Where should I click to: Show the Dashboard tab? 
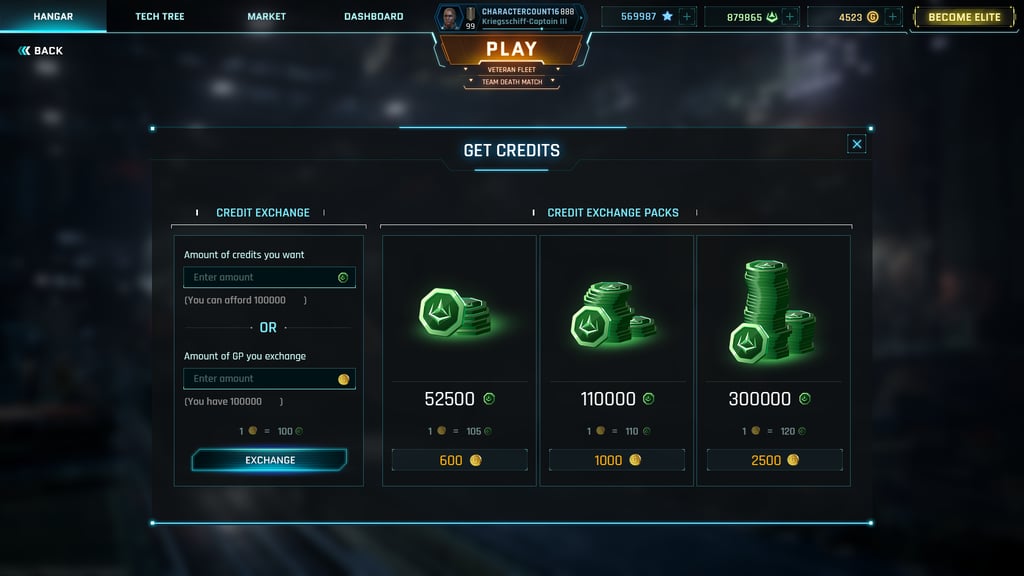[x=374, y=17]
